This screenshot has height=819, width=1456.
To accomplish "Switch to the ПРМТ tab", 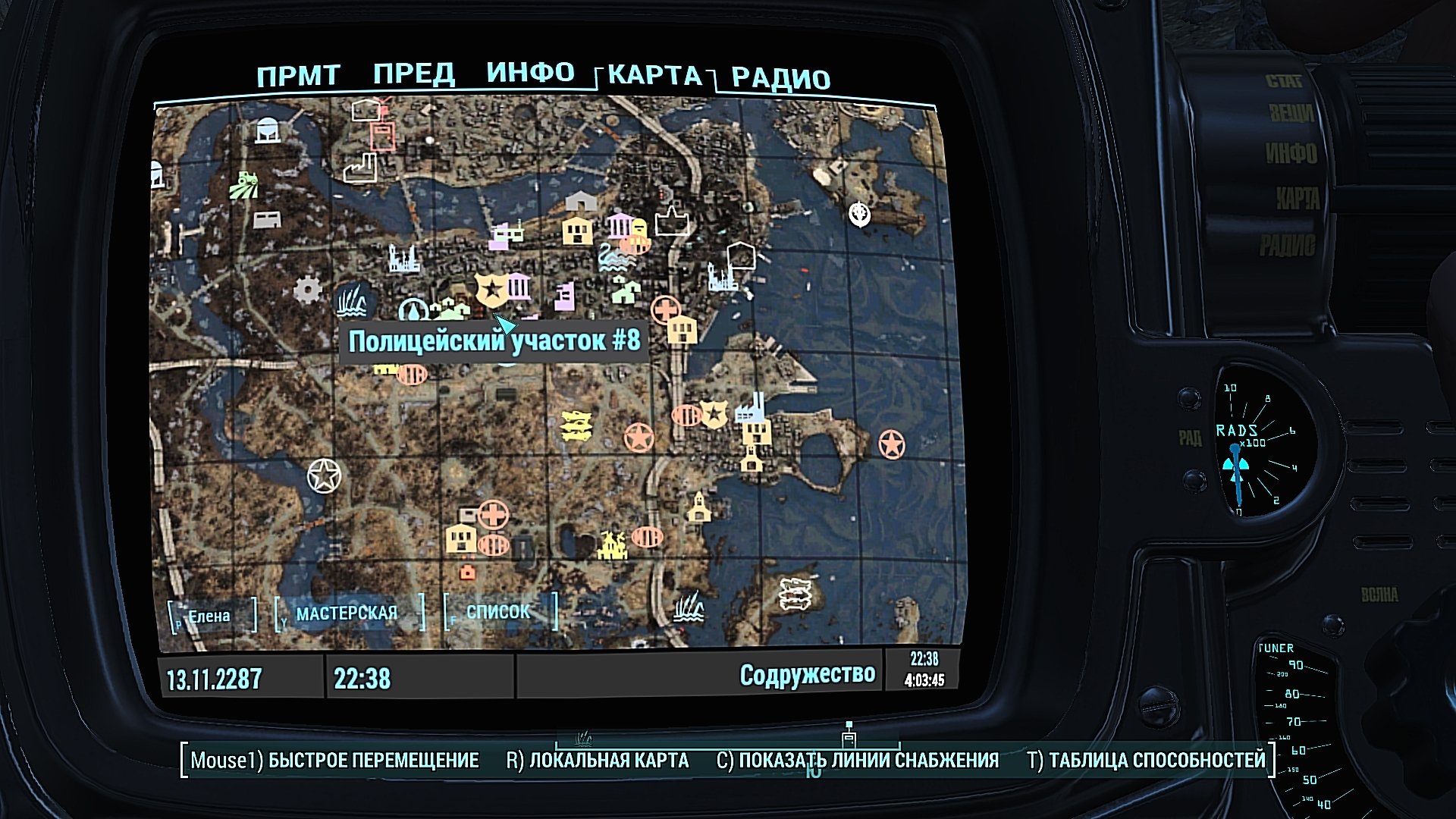I will [298, 77].
